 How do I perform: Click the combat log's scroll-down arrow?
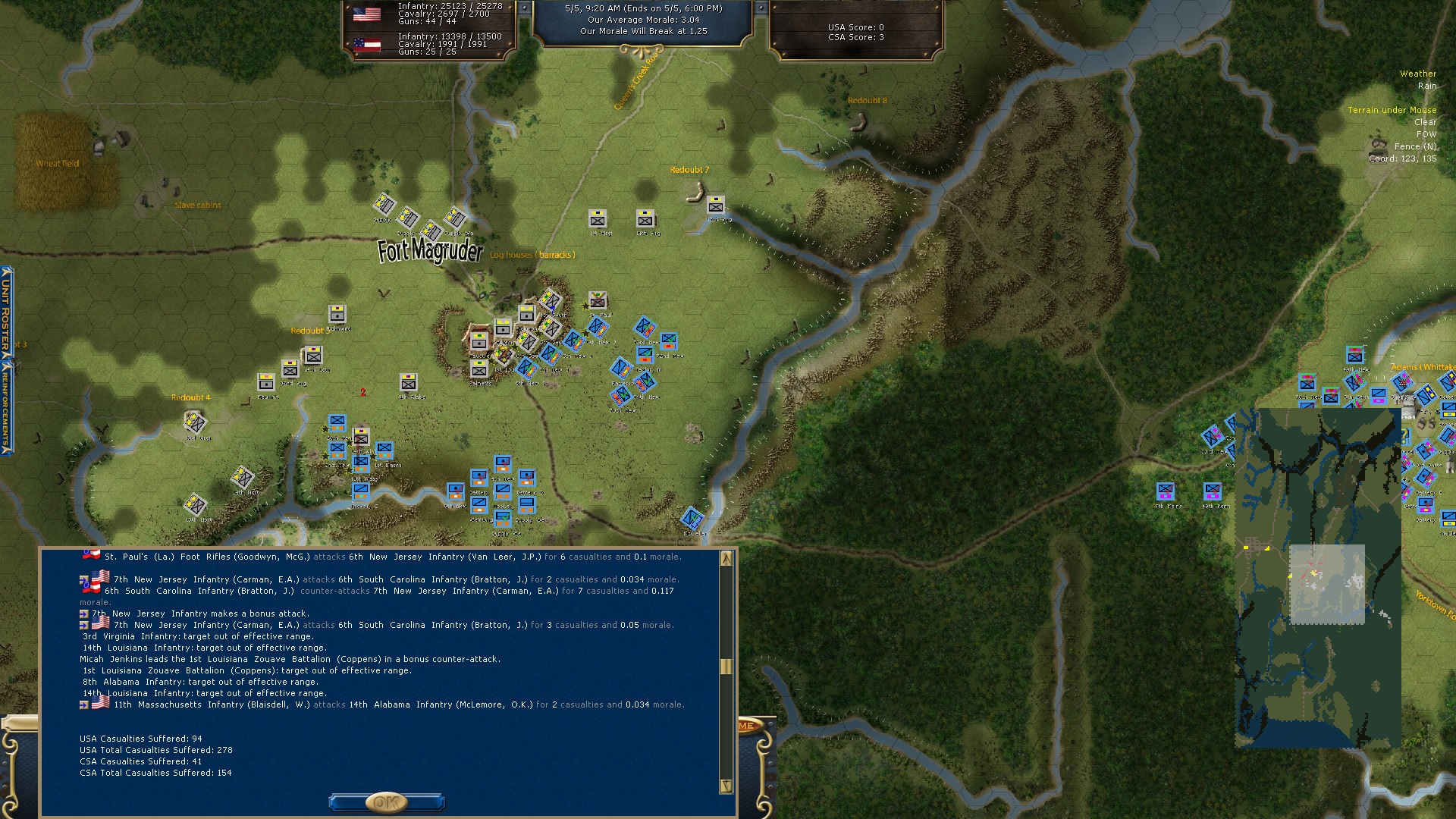click(x=726, y=786)
